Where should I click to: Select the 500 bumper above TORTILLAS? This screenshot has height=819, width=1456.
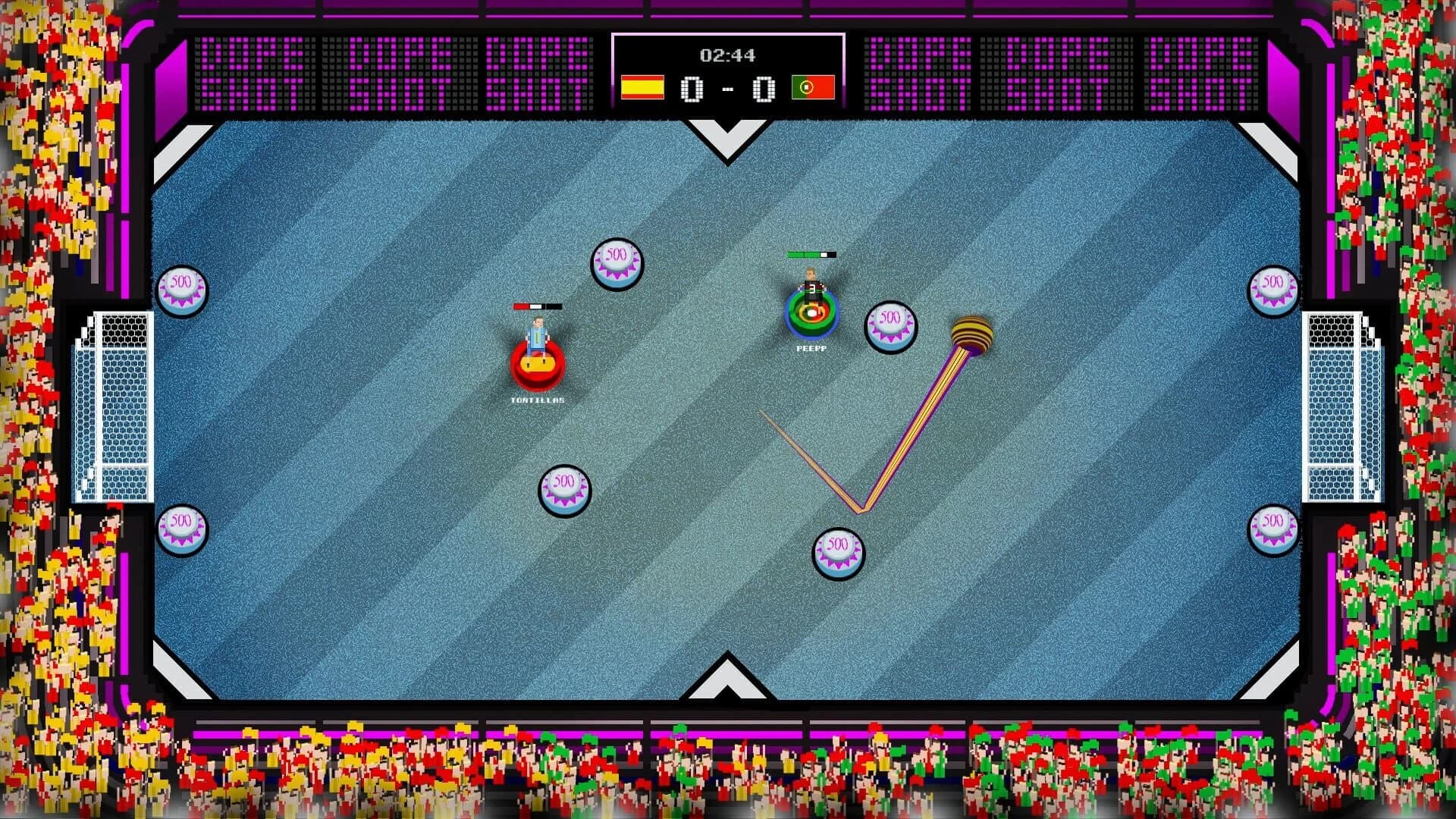tap(618, 265)
